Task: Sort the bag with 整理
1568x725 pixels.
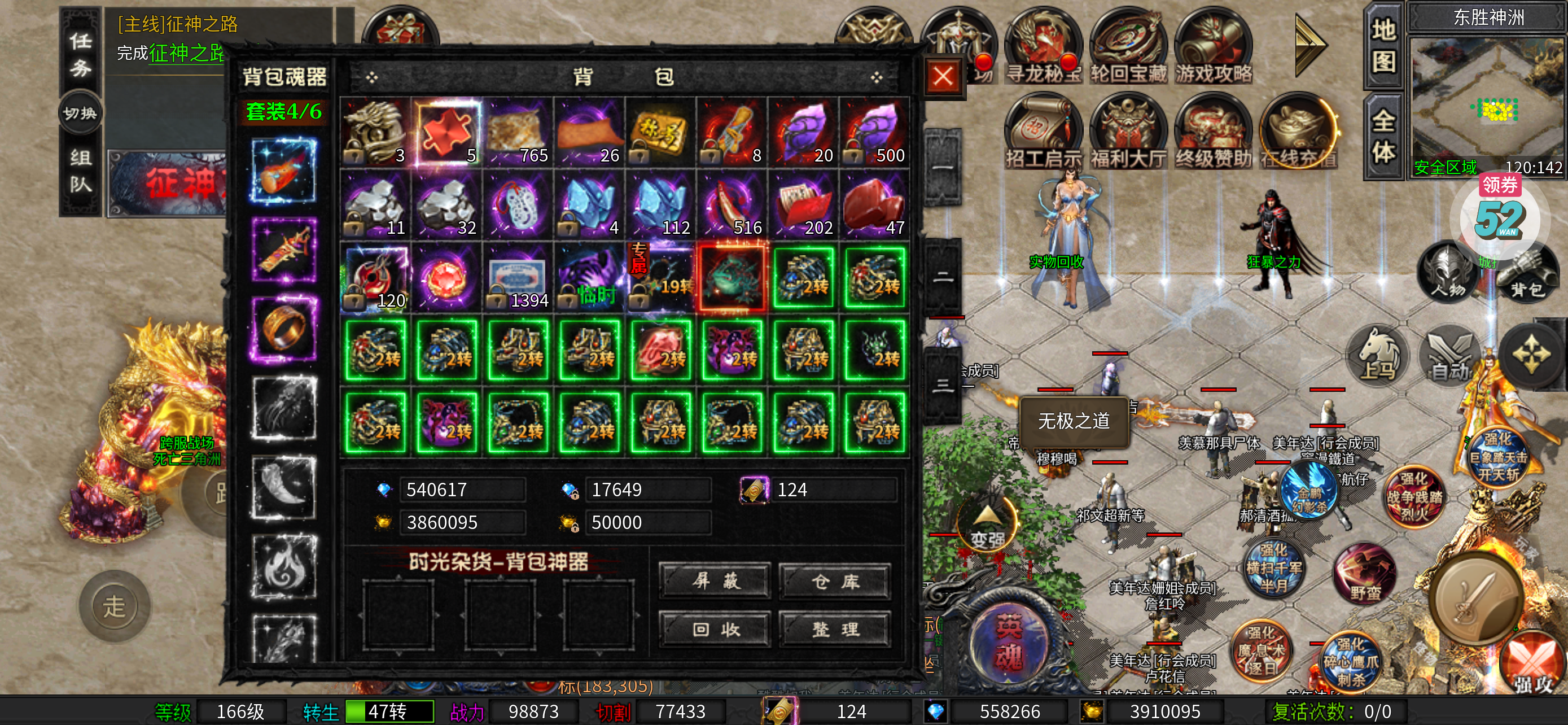Action: click(x=835, y=629)
